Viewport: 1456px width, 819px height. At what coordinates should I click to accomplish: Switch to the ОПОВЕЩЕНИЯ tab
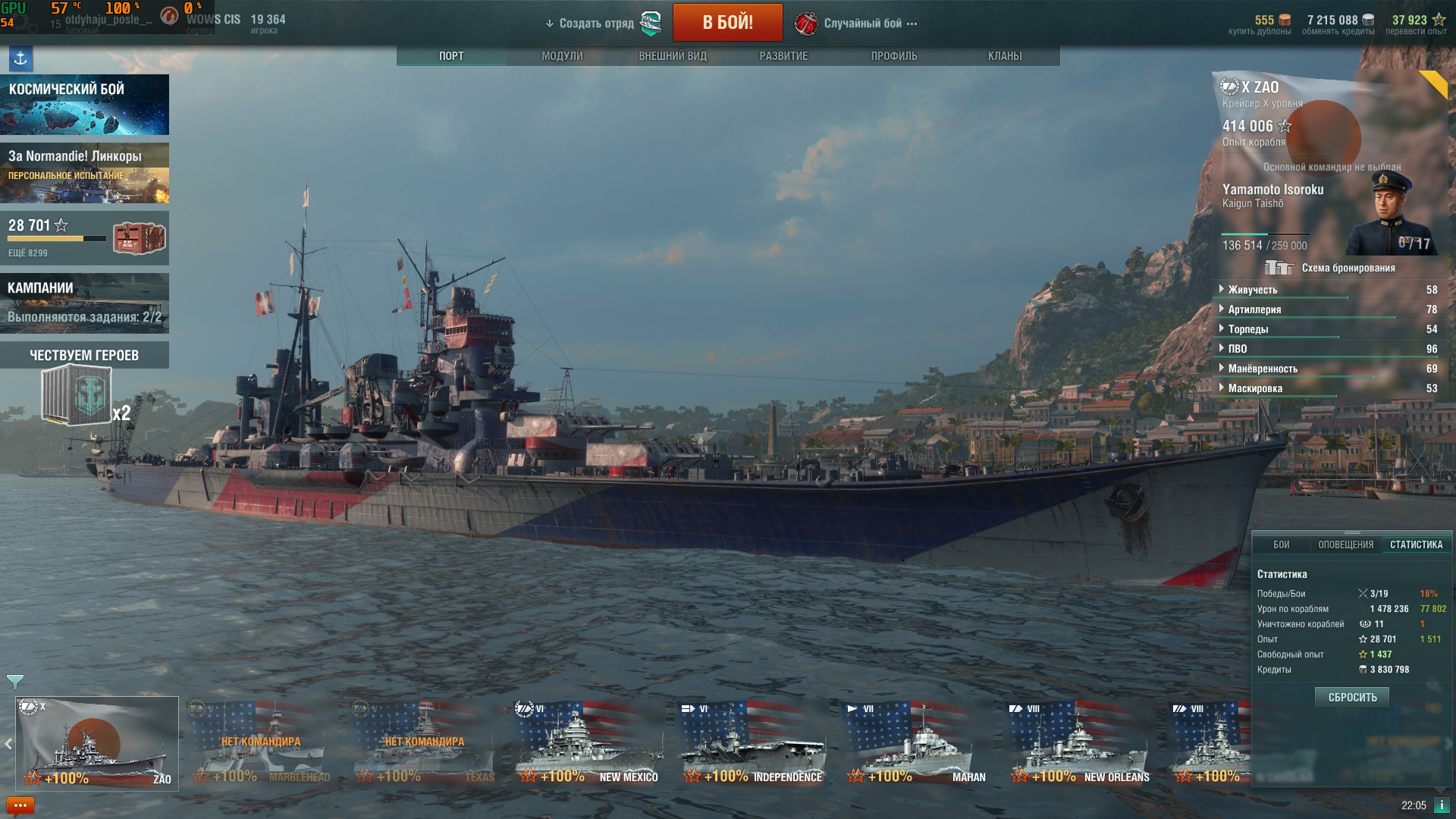click(x=1345, y=545)
